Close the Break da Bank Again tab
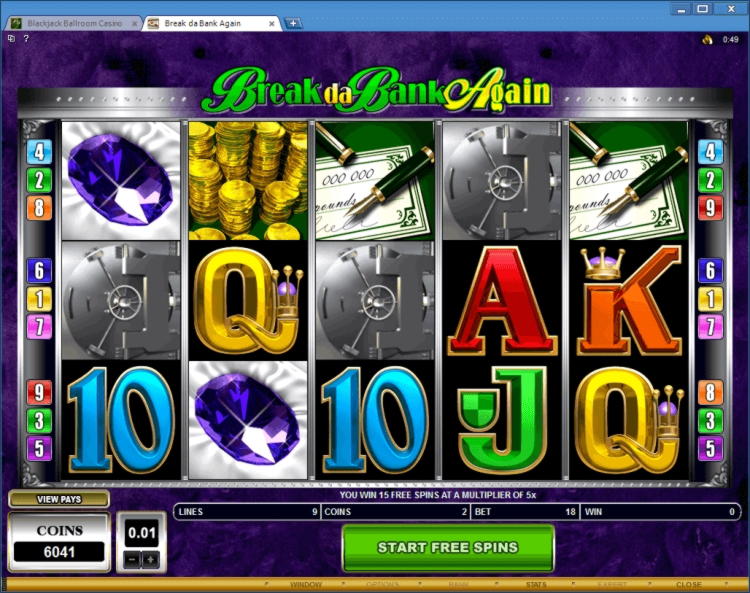Screen dimensions: 750x593 tap(273, 22)
